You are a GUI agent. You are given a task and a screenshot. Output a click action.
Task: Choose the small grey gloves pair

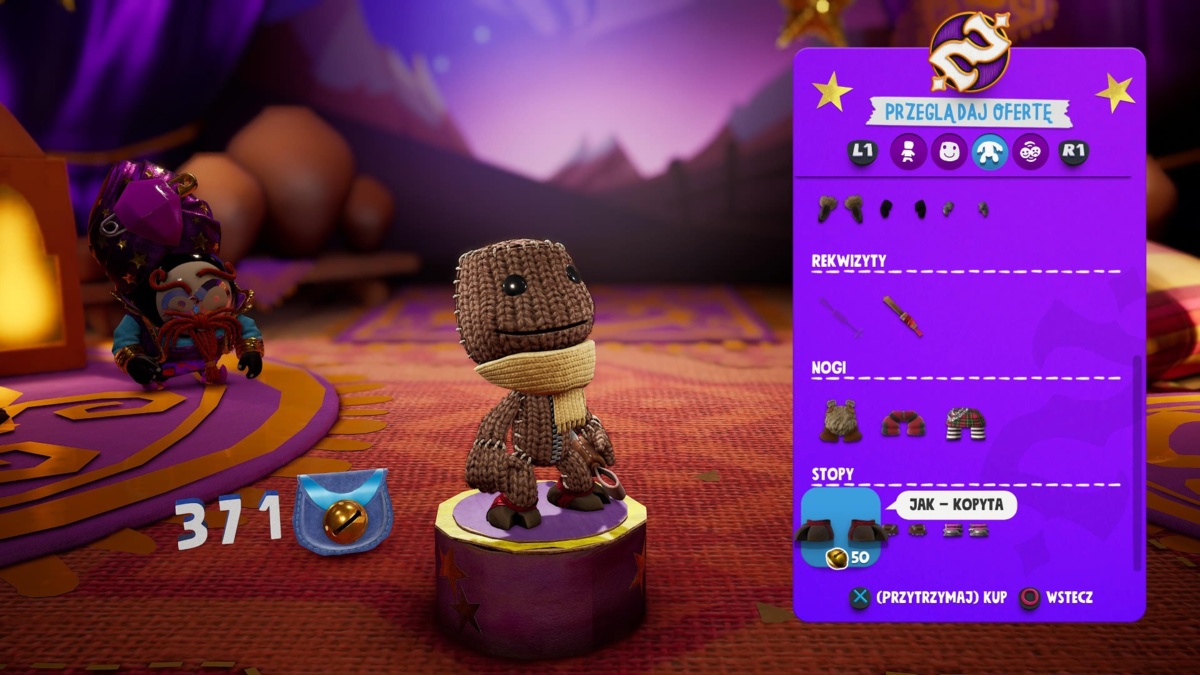tap(965, 209)
